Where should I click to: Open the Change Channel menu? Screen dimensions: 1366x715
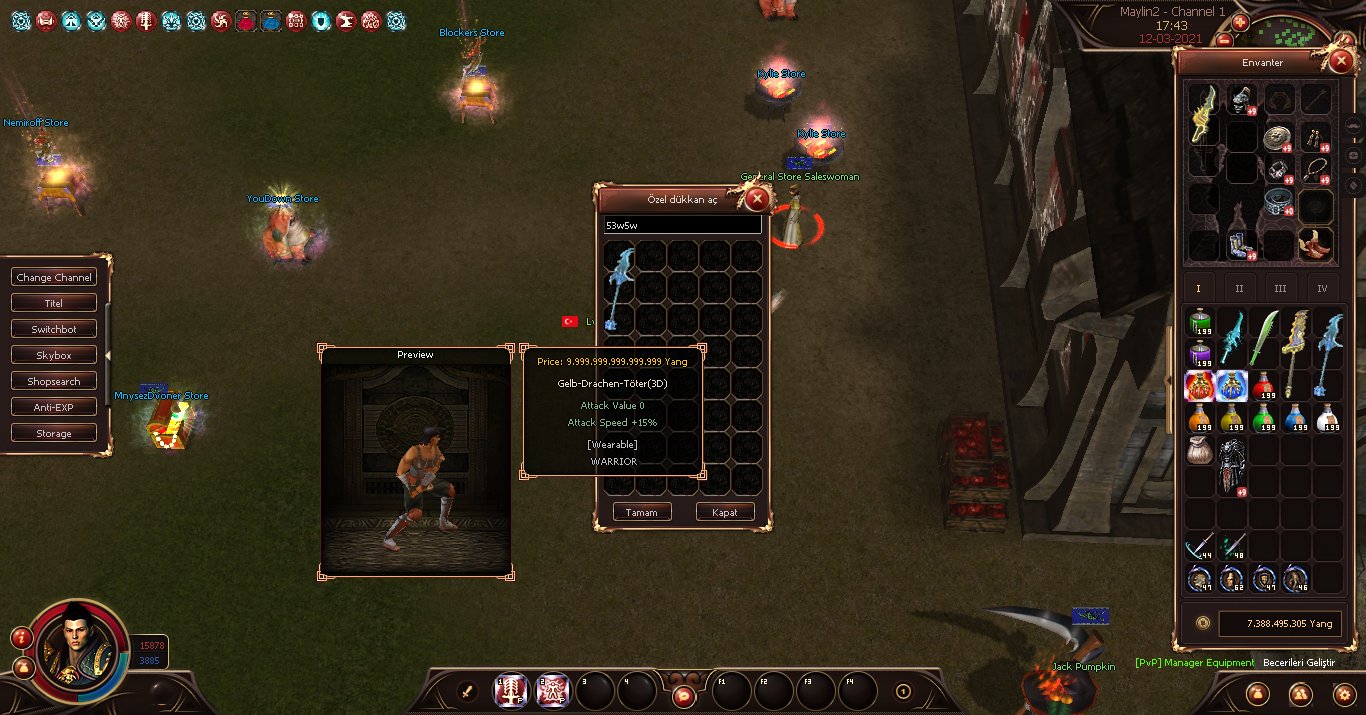(x=54, y=277)
